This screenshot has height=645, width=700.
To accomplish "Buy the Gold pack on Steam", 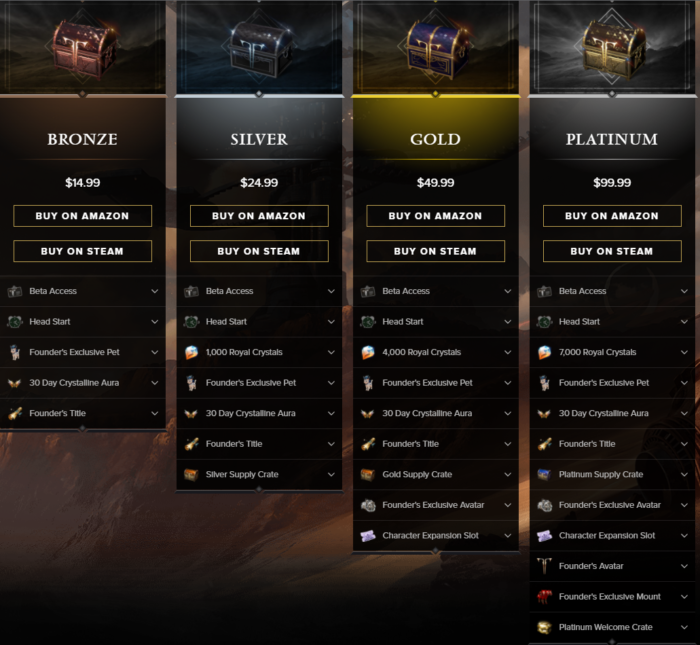I will pos(435,251).
